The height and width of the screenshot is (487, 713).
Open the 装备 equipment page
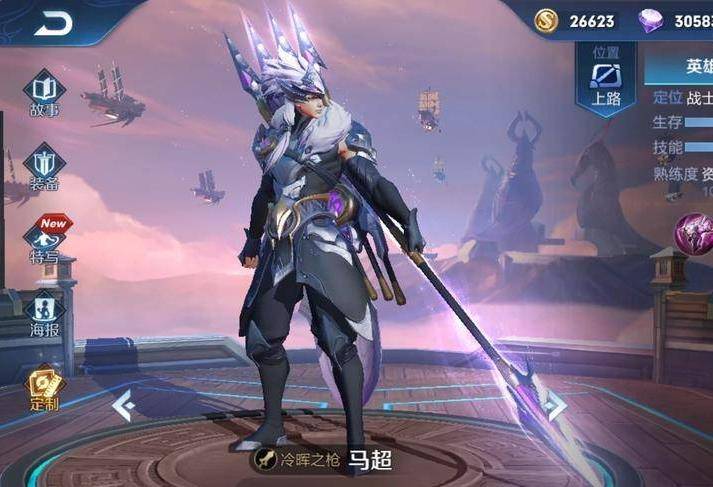click(44, 166)
